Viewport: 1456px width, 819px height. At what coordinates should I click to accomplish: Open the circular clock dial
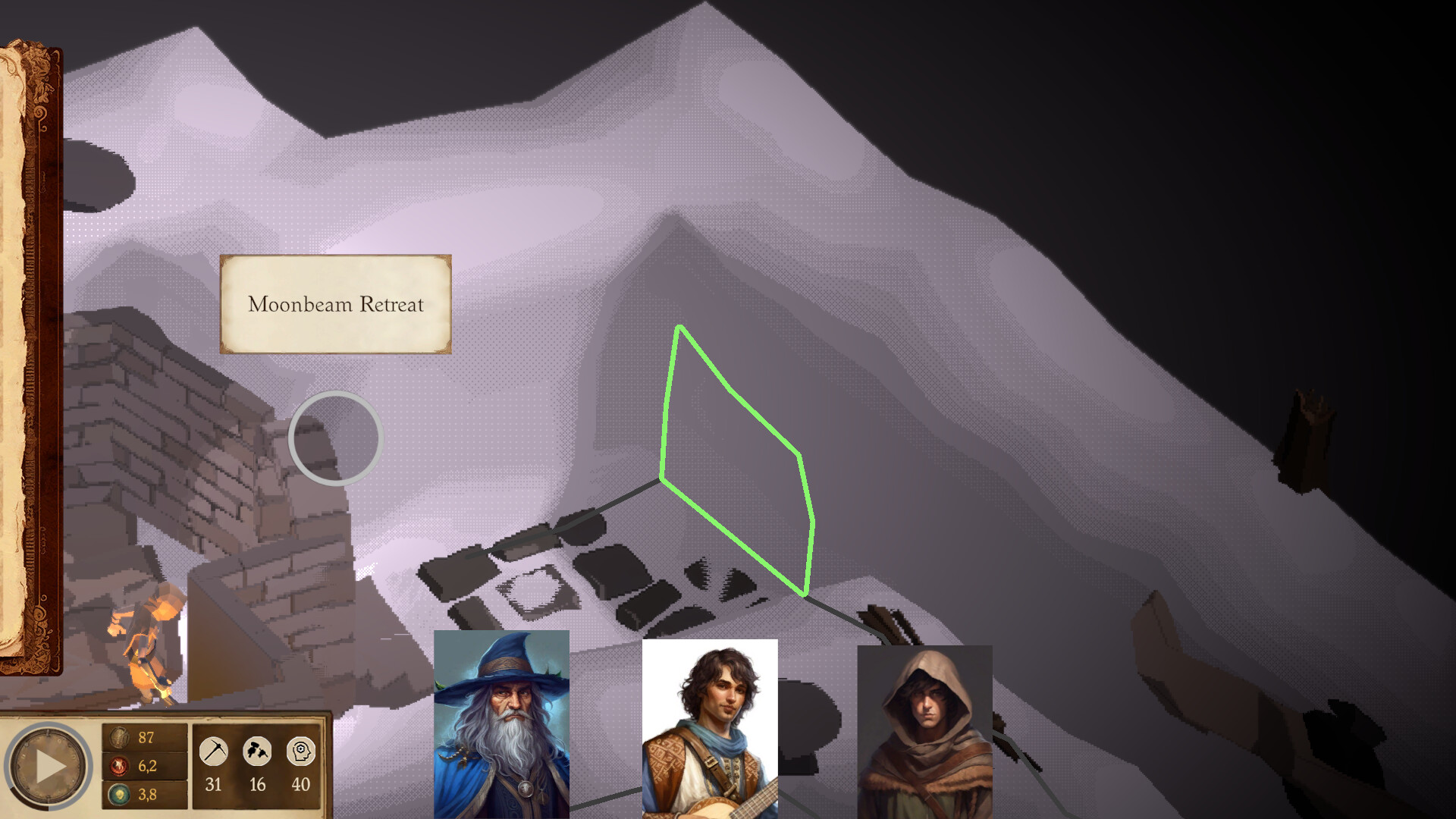point(48,766)
